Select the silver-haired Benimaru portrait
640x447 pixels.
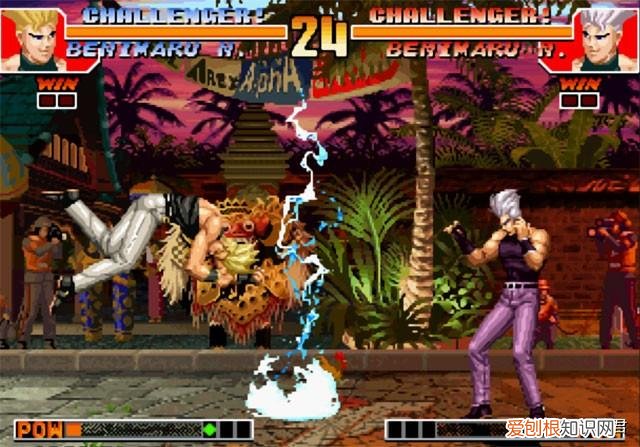point(609,40)
